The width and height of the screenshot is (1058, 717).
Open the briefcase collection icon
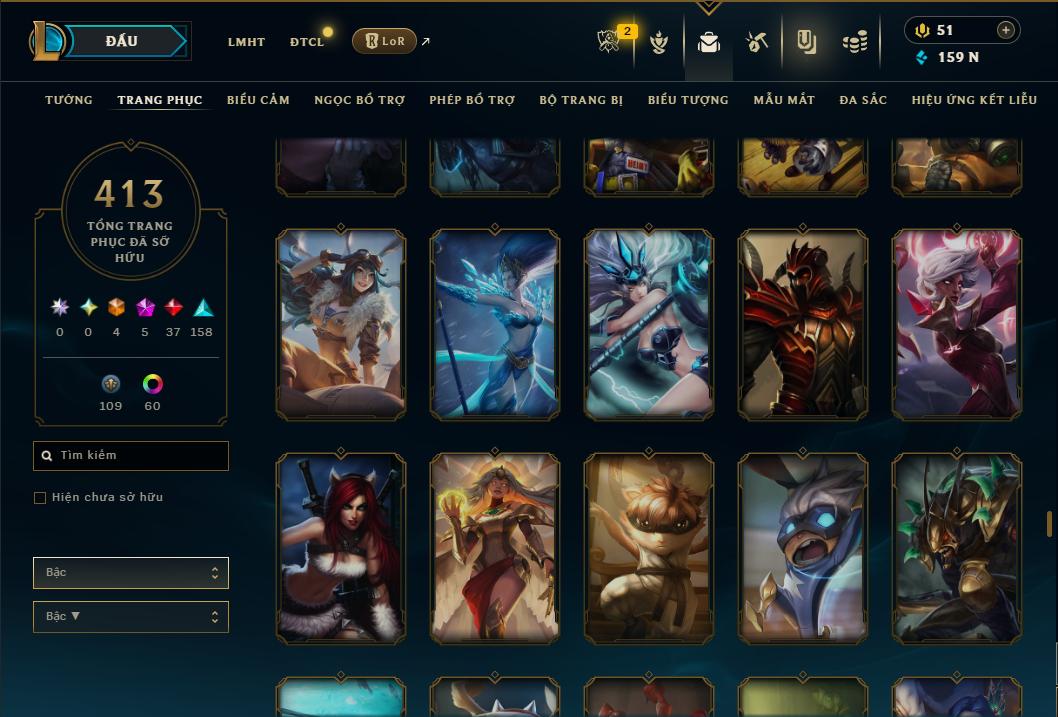pos(709,42)
